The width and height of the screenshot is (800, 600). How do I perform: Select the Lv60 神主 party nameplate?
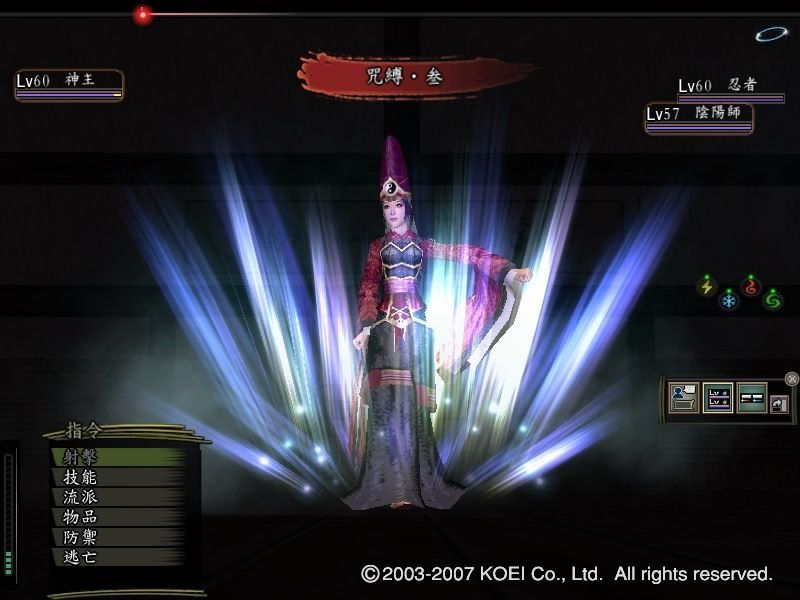coord(68,84)
